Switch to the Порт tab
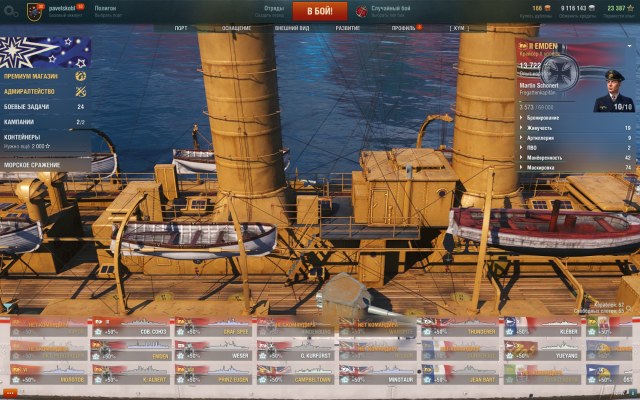This screenshot has height=400, width=640. point(181,28)
